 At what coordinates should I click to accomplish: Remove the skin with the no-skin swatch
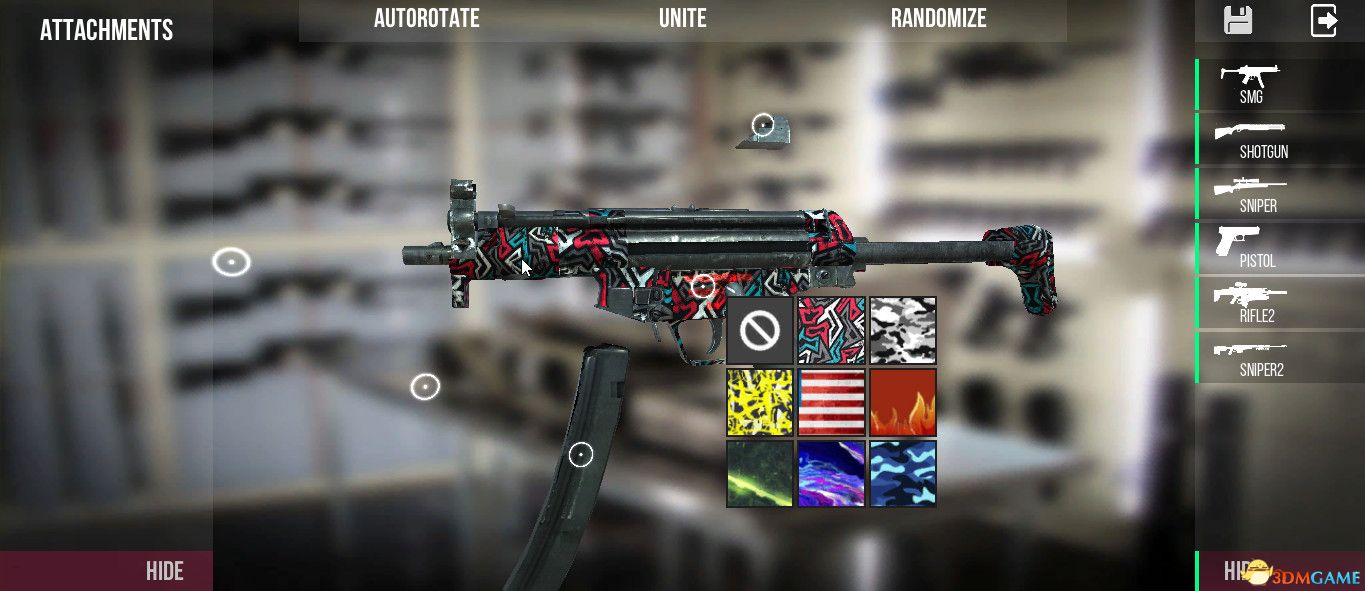coord(760,330)
